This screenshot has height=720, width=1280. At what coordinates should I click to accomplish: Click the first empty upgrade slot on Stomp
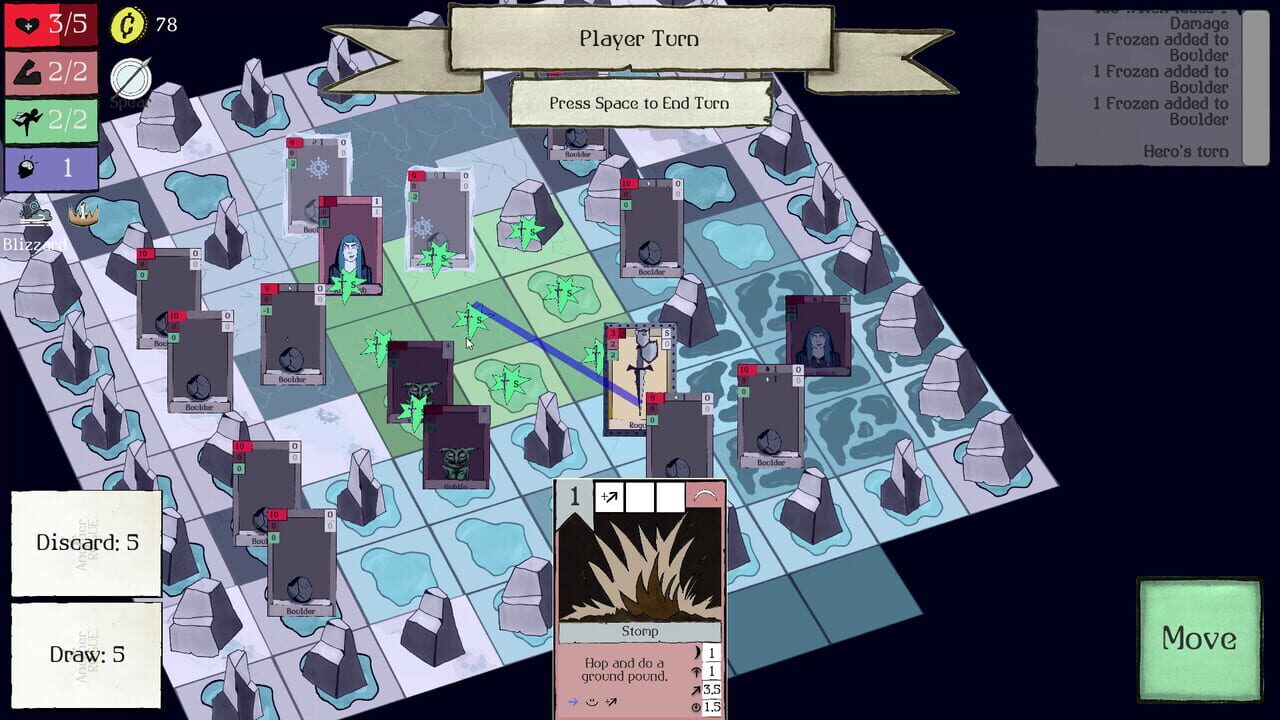tap(640, 496)
